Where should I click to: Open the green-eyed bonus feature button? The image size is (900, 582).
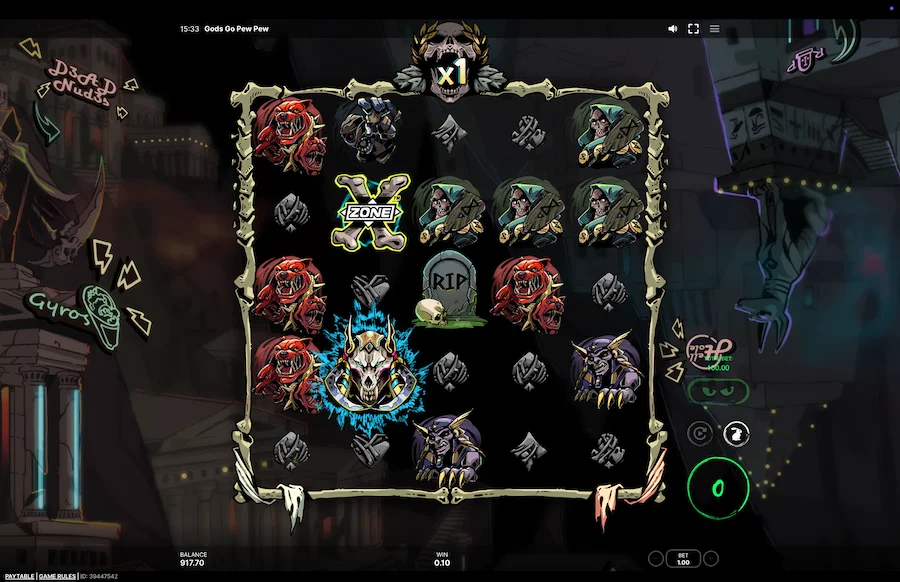(716, 391)
